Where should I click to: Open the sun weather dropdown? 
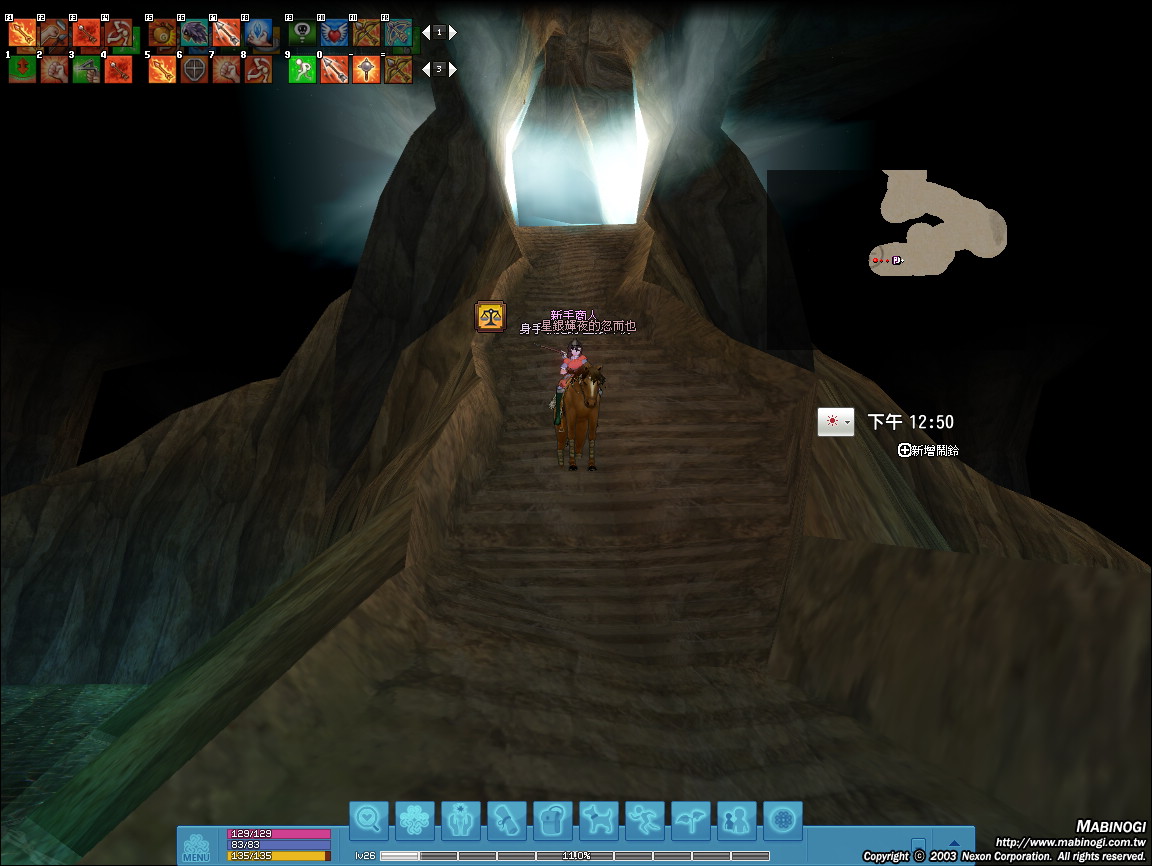(x=836, y=422)
